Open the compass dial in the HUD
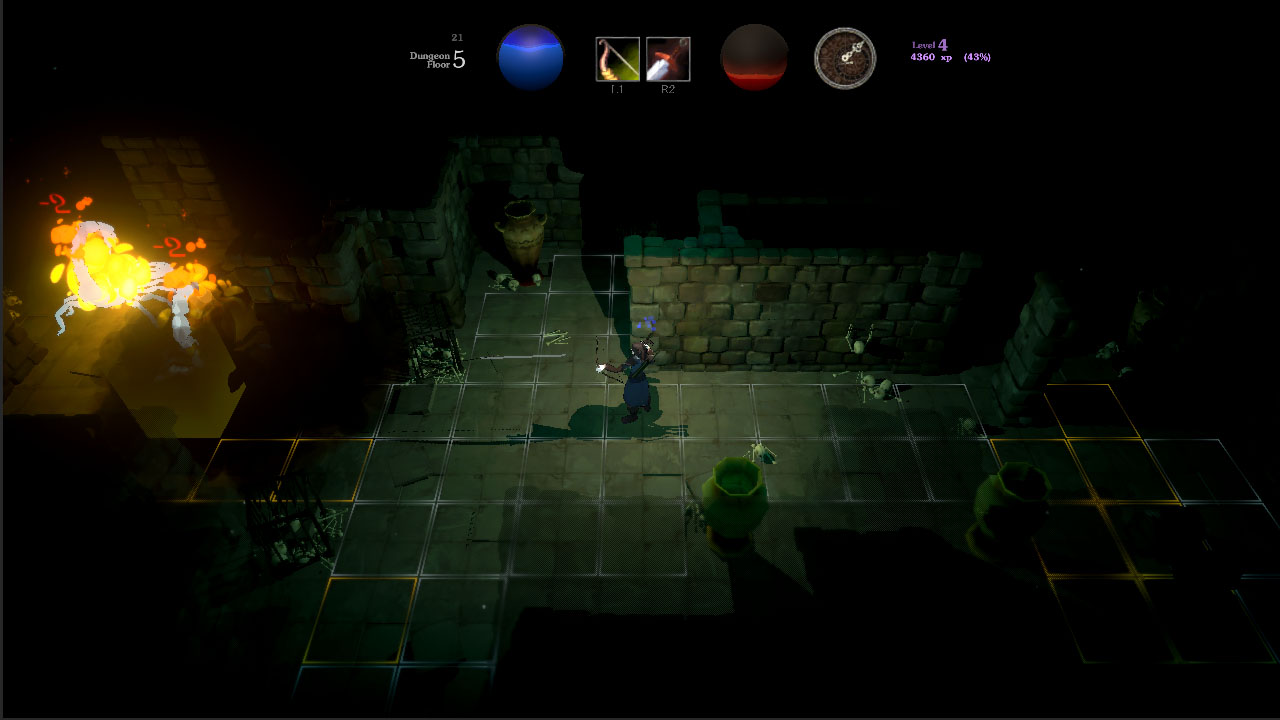 pyautogui.click(x=845, y=58)
